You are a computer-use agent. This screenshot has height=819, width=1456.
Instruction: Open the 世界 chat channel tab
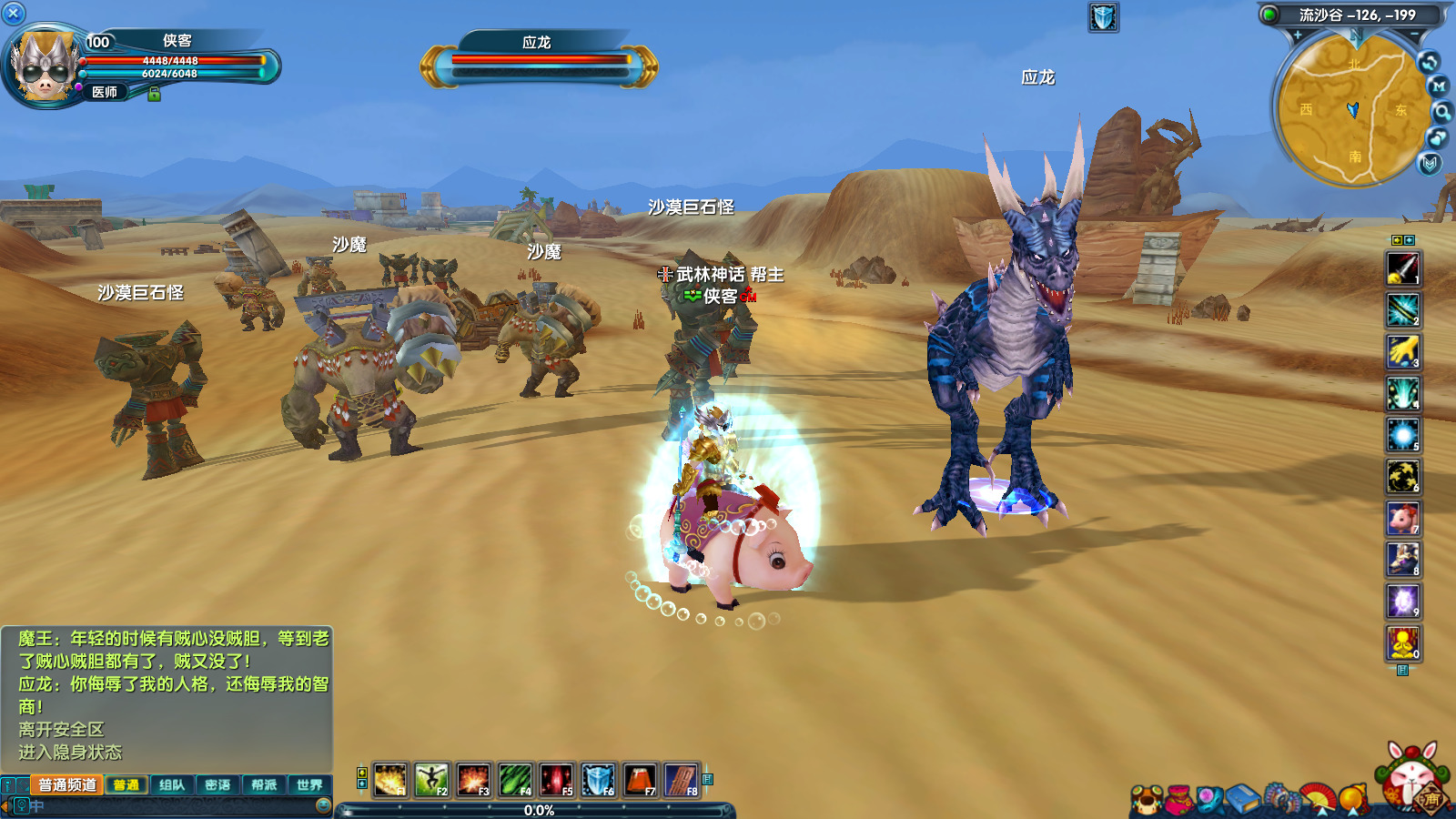tap(309, 784)
